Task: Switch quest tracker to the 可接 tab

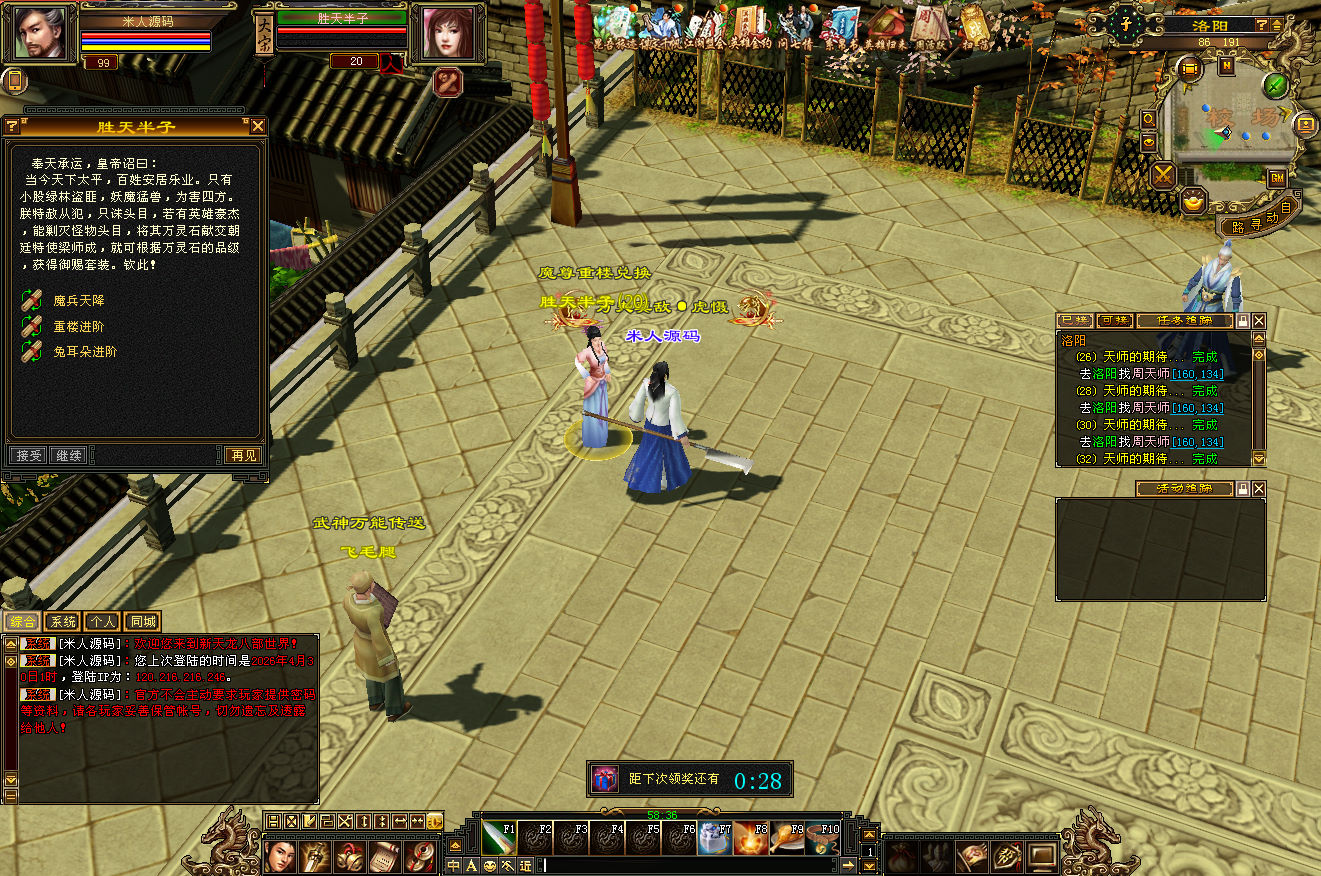Action: [1113, 321]
